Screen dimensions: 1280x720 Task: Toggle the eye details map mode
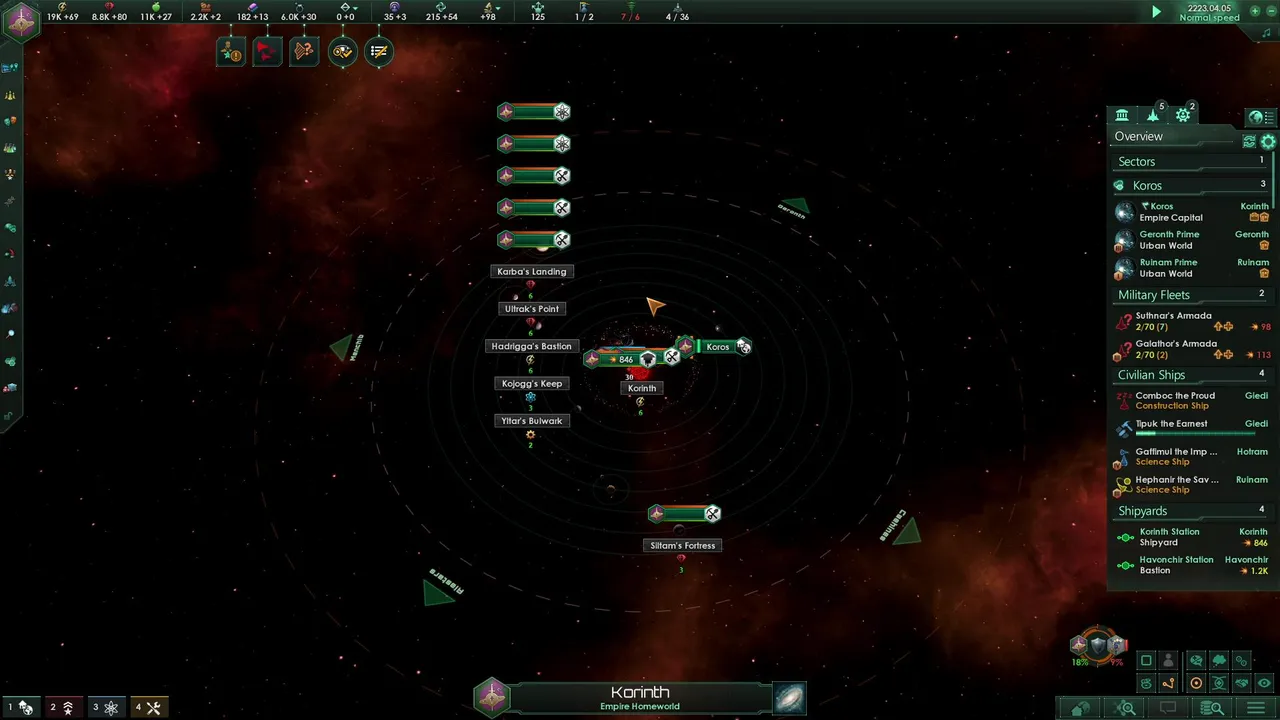click(x=1264, y=683)
